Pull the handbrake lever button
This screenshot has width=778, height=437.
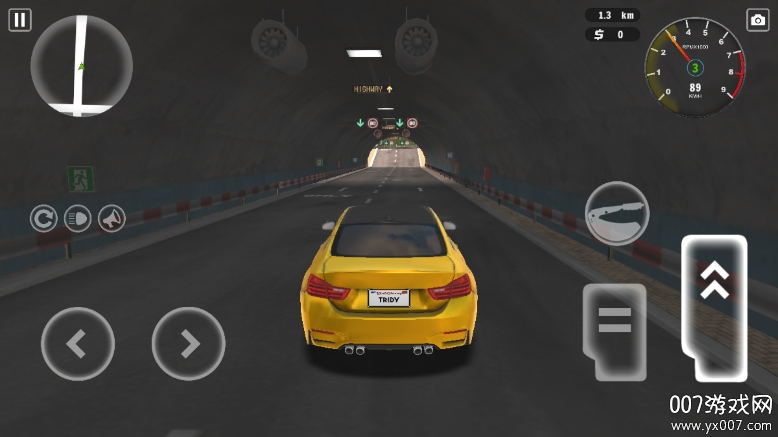[x=617, y=213]
